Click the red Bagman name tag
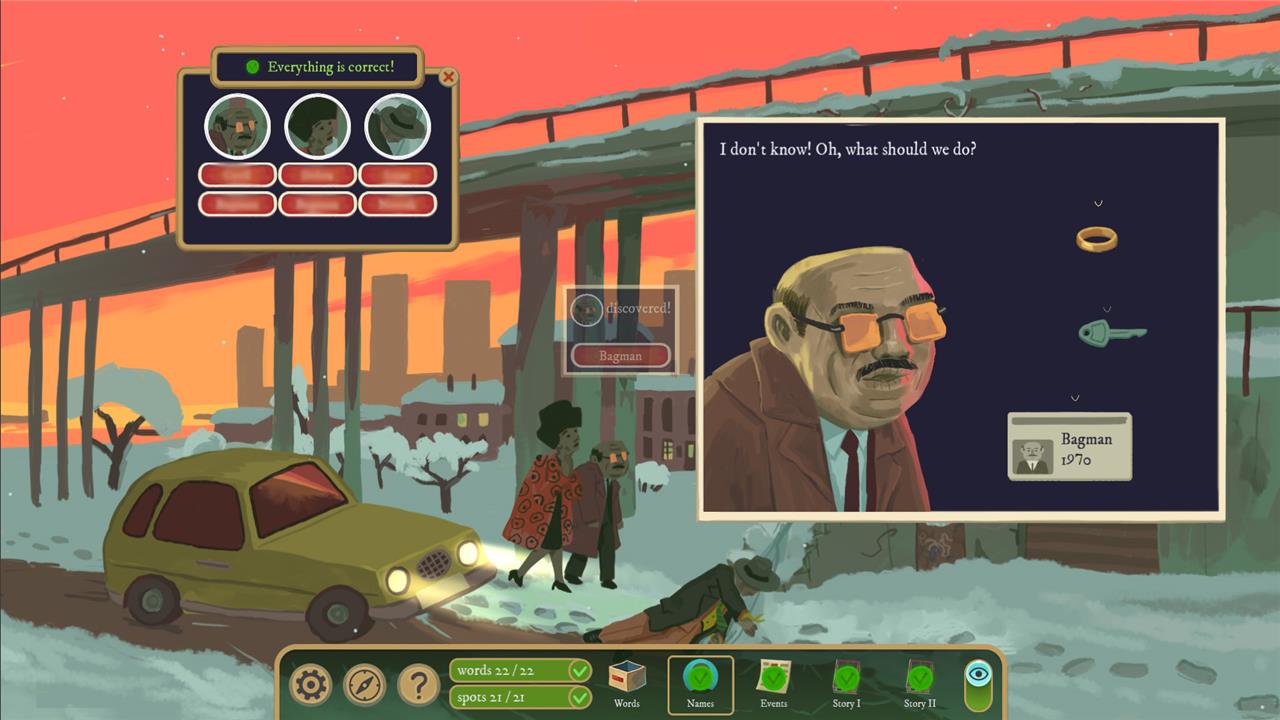This screenshot has height=720, width=1280. (620, 355)
